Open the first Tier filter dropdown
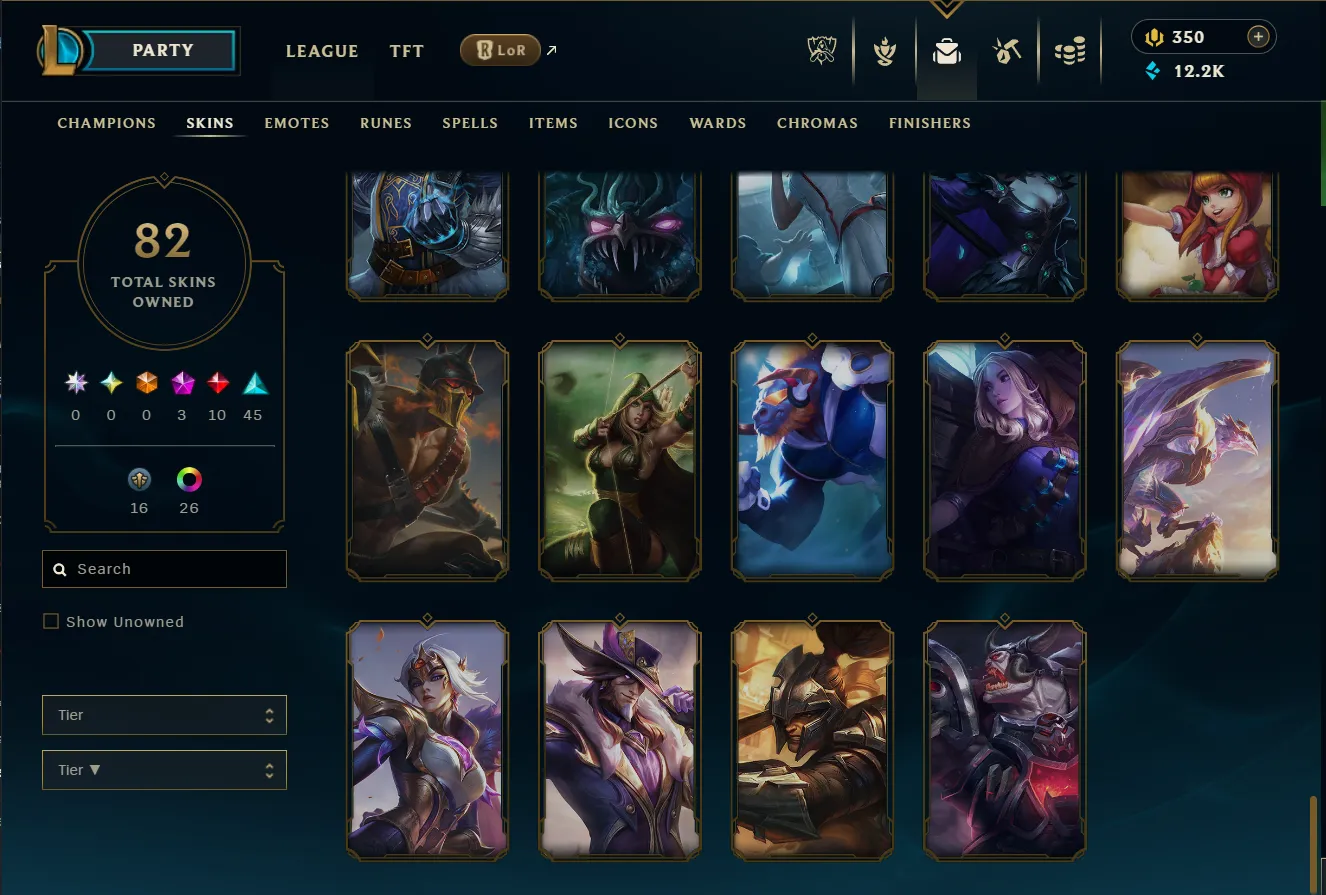 pyautogui.click(x=163, y=715)
